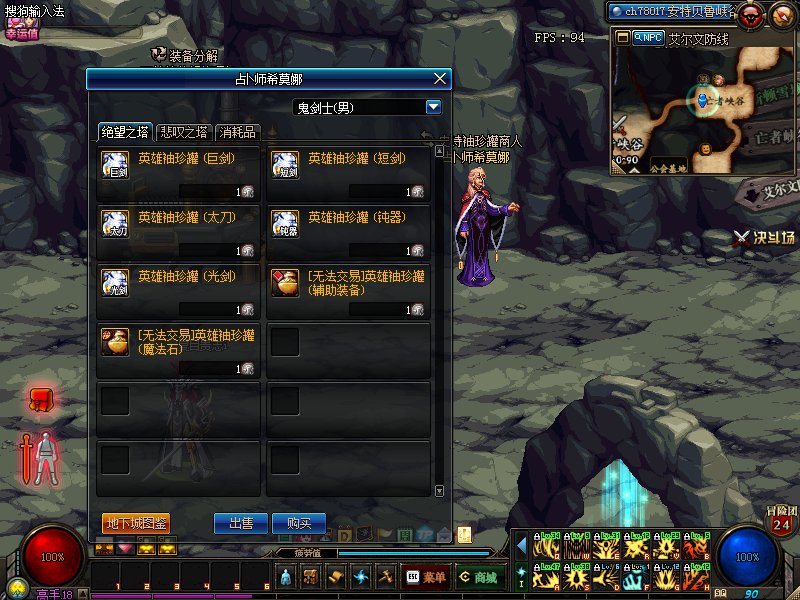
Task: Switch to the 悲叹之塔 tab
Action: coord(185,132)
